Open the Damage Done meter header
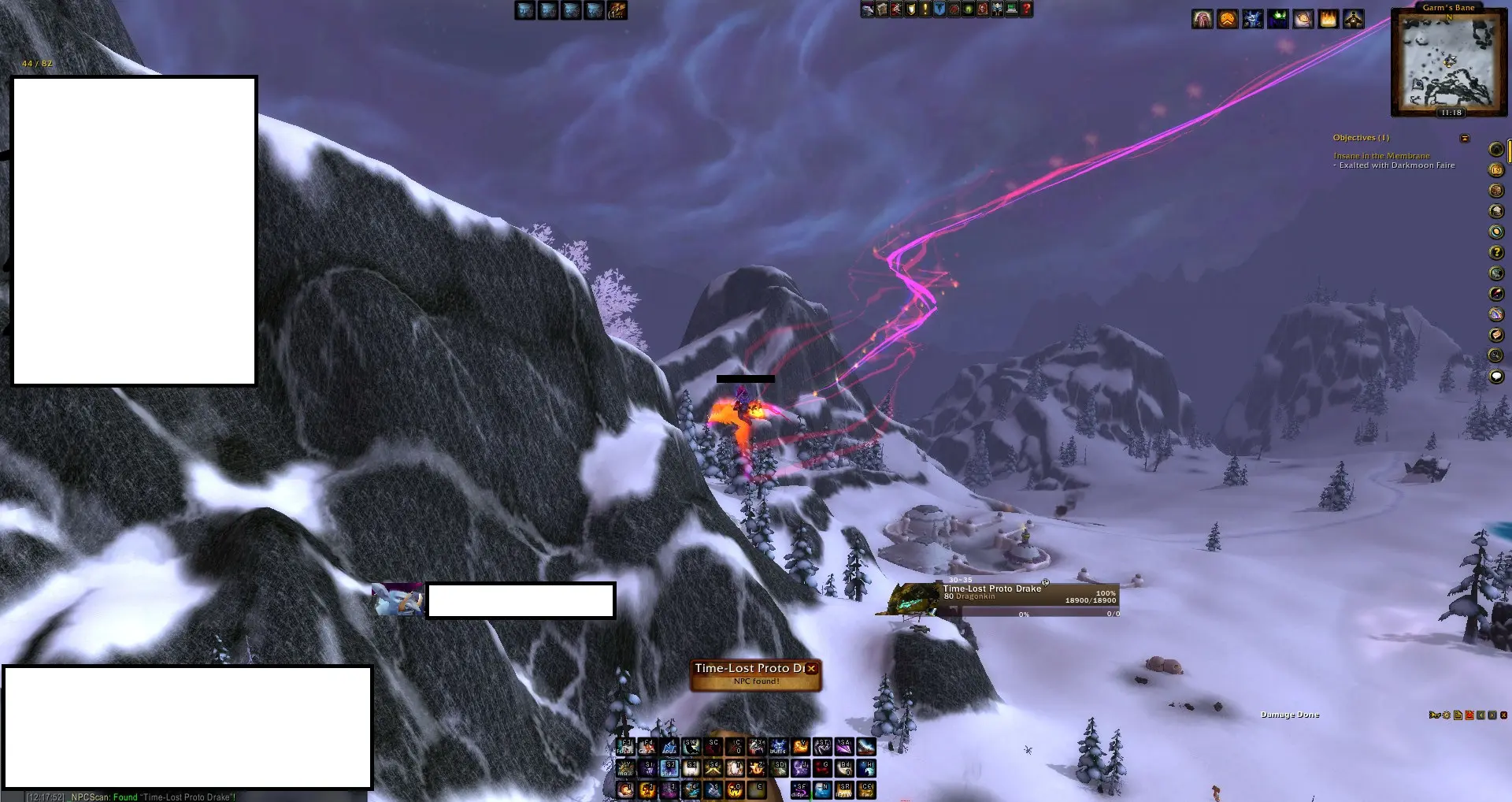 [1290, 715]
